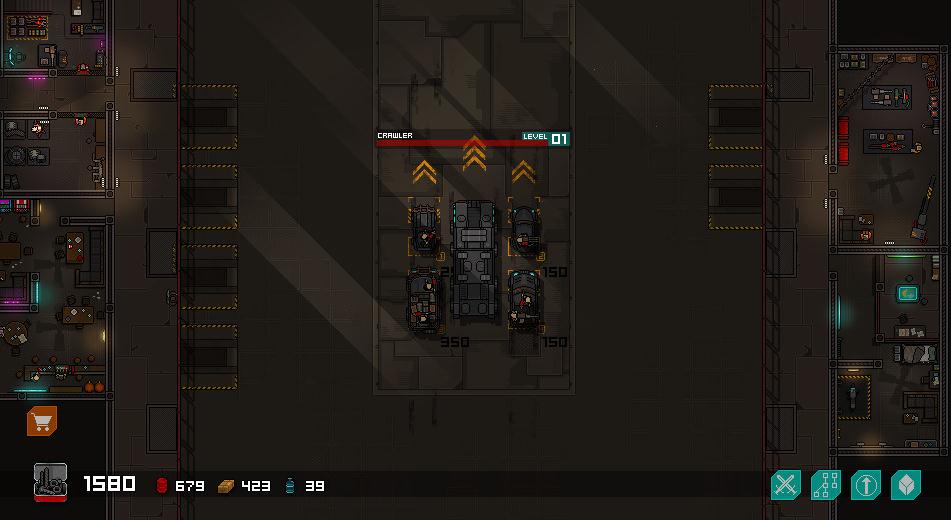Click the circled up-arrow upgrade button
The width and height of the screenshot is (951, 520).
[x=865, y=486]
